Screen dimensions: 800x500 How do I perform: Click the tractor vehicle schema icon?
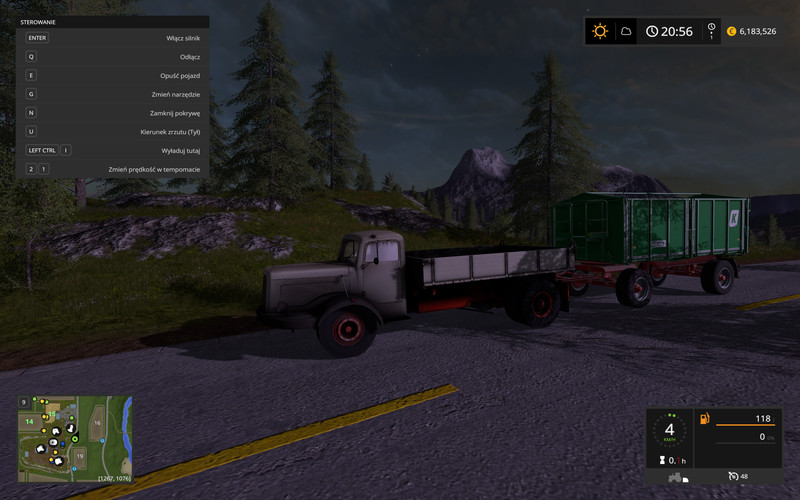click(x=675, y=477)
